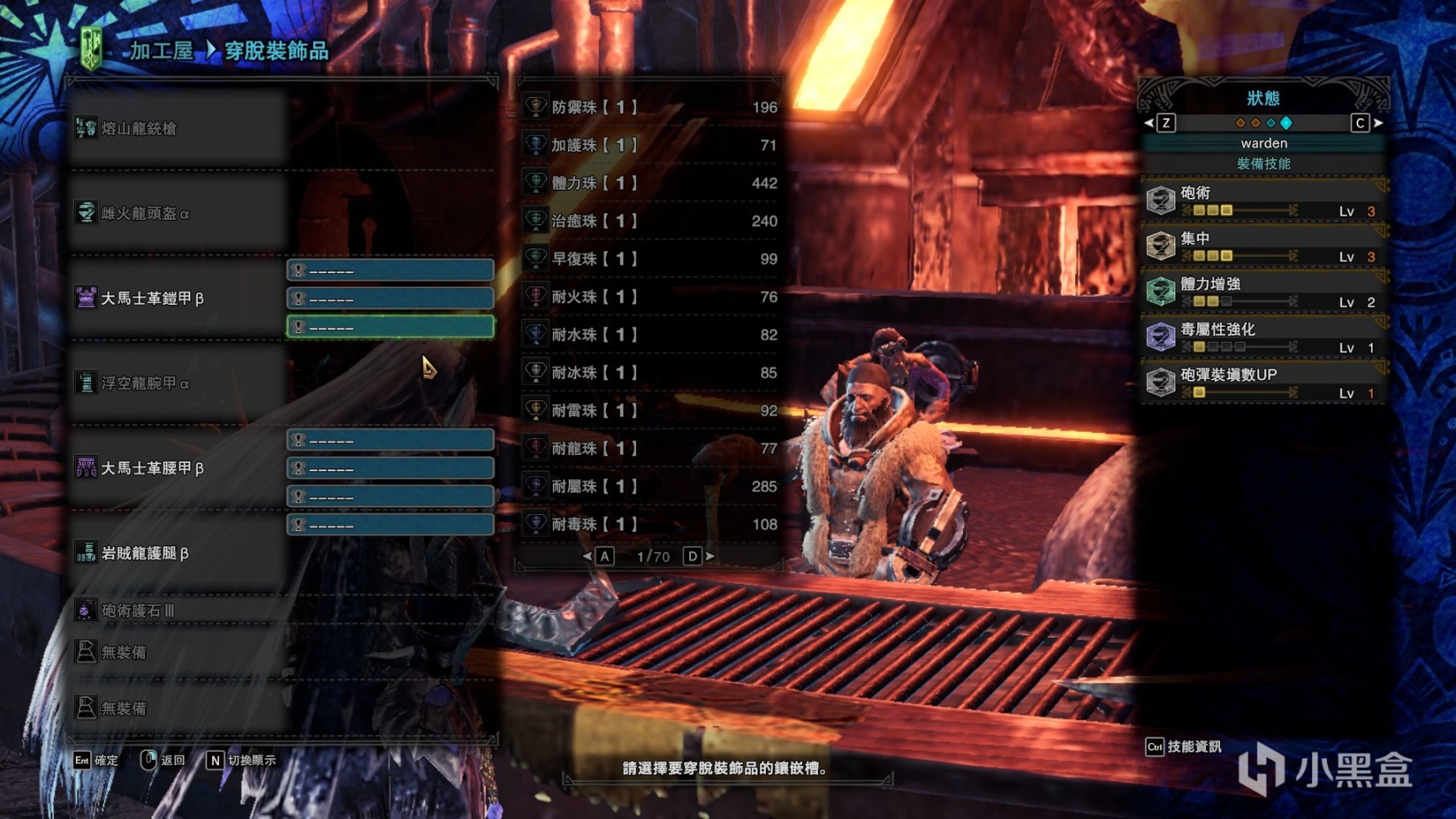Choose 雌火龍頭盔α helmet entry
The image size is (1456, 819).
145,213
